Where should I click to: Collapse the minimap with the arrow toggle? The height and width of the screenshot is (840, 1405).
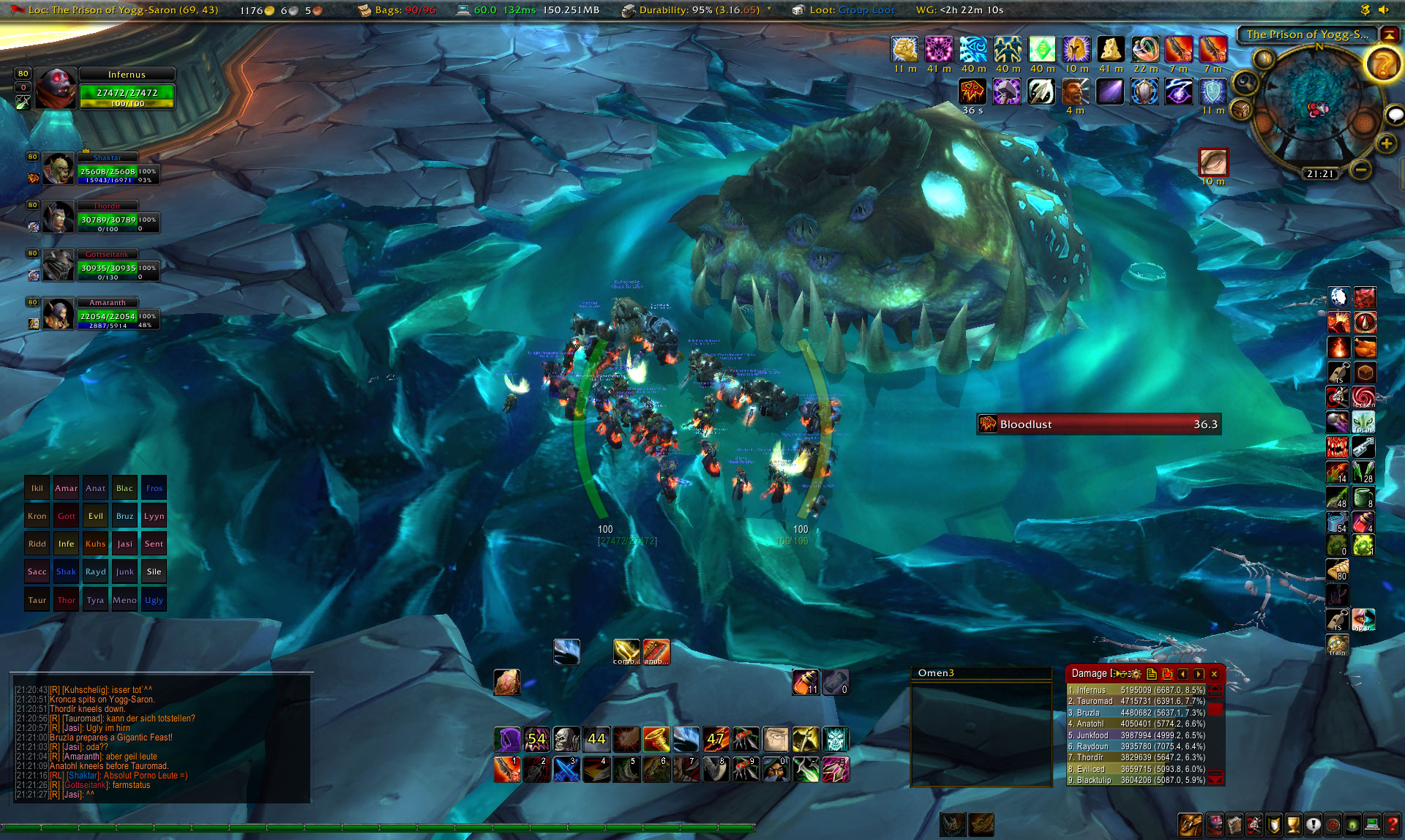coord(1388,34)
